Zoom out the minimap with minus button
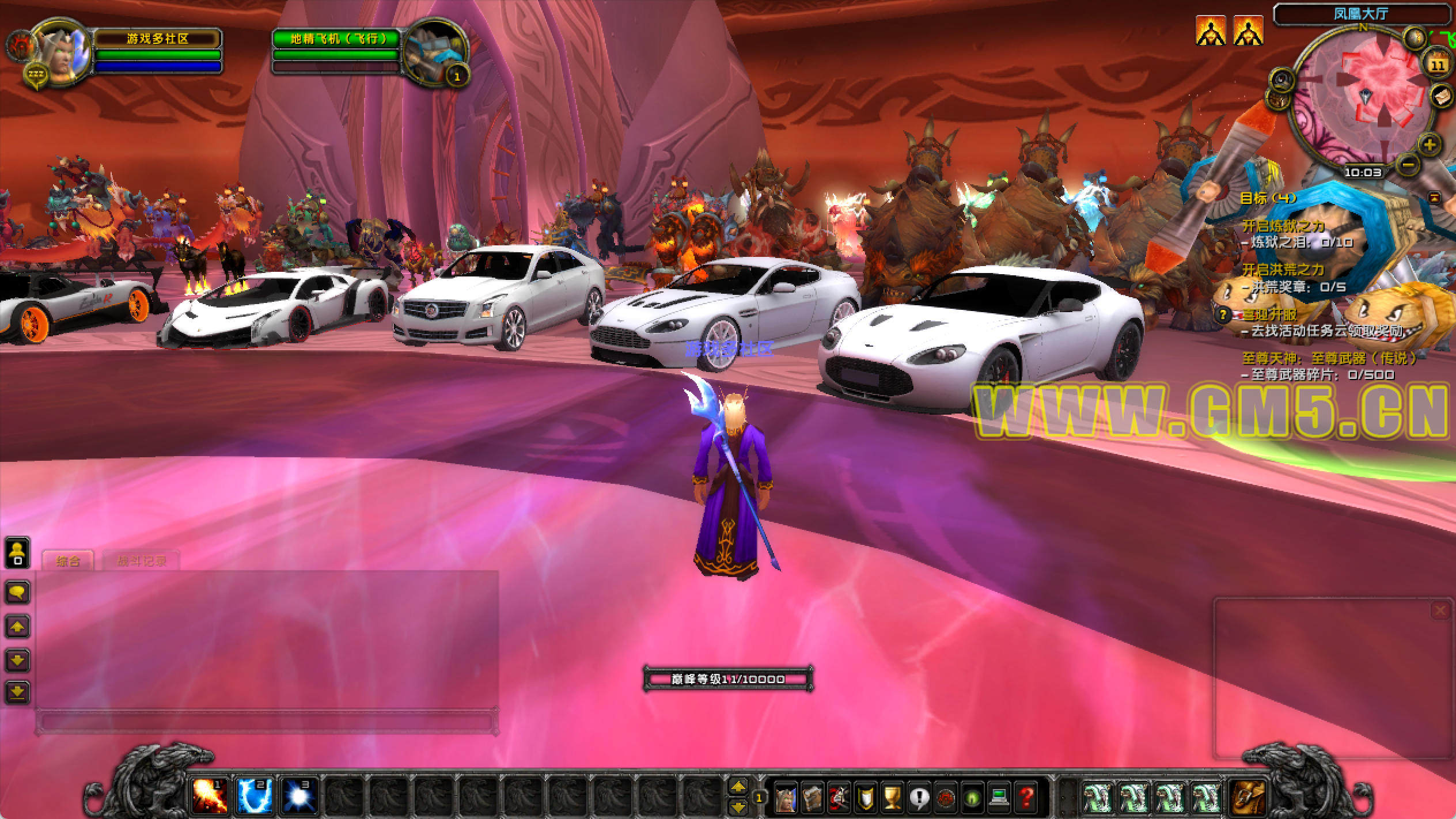 click(x=1408, y=165)
